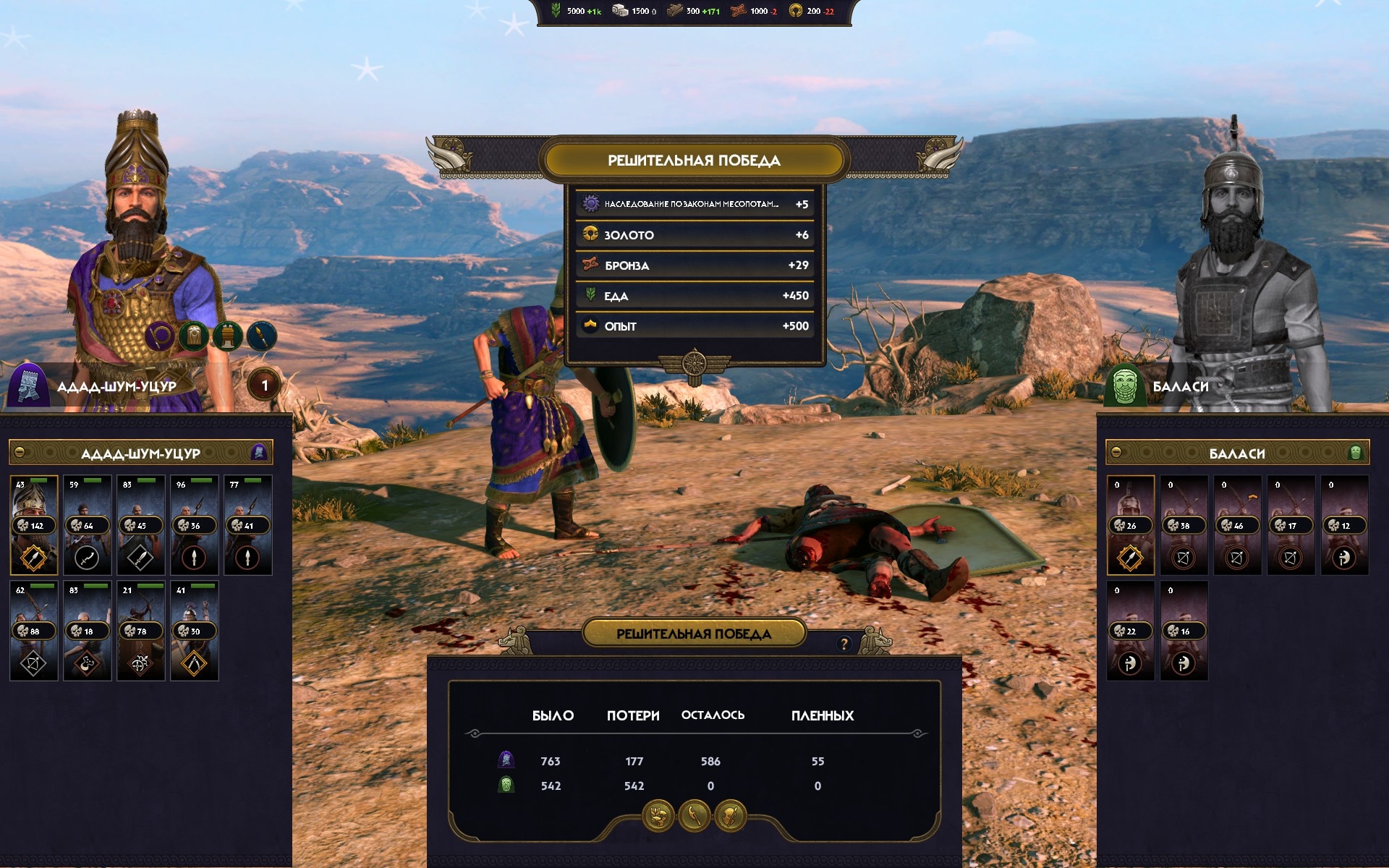Choose the execute captives axe button
1389x868 pixels.
[694, 817]
